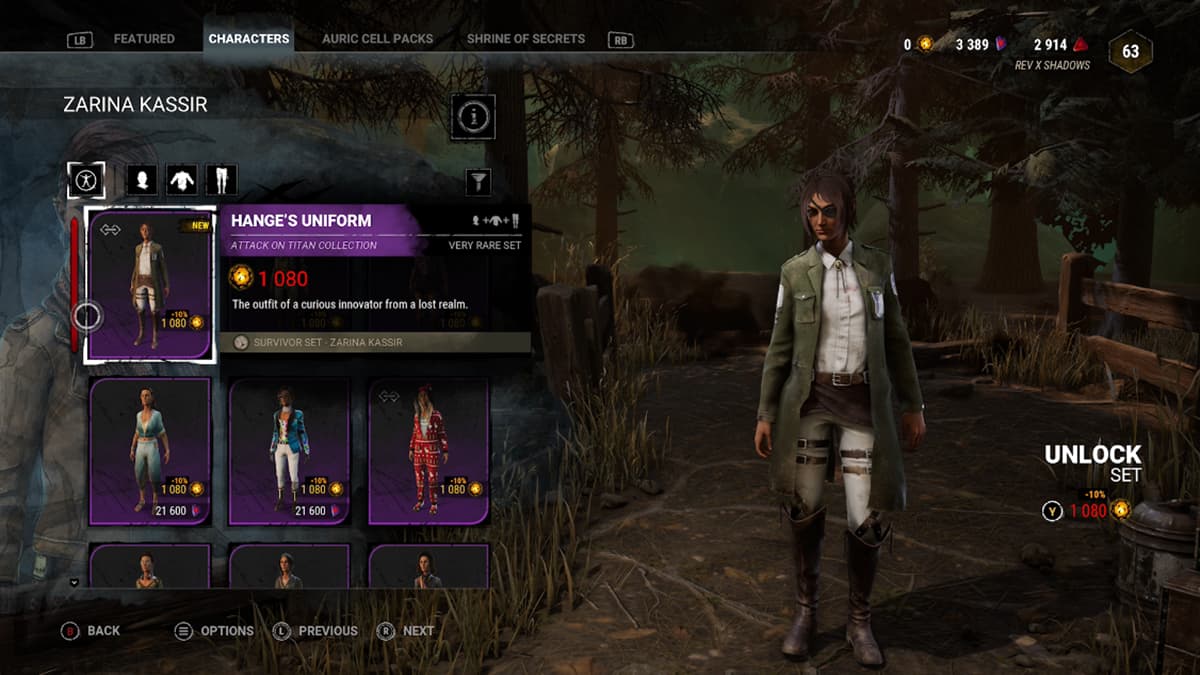
Task: Open the funnel filter options
Action: point(479,181)
